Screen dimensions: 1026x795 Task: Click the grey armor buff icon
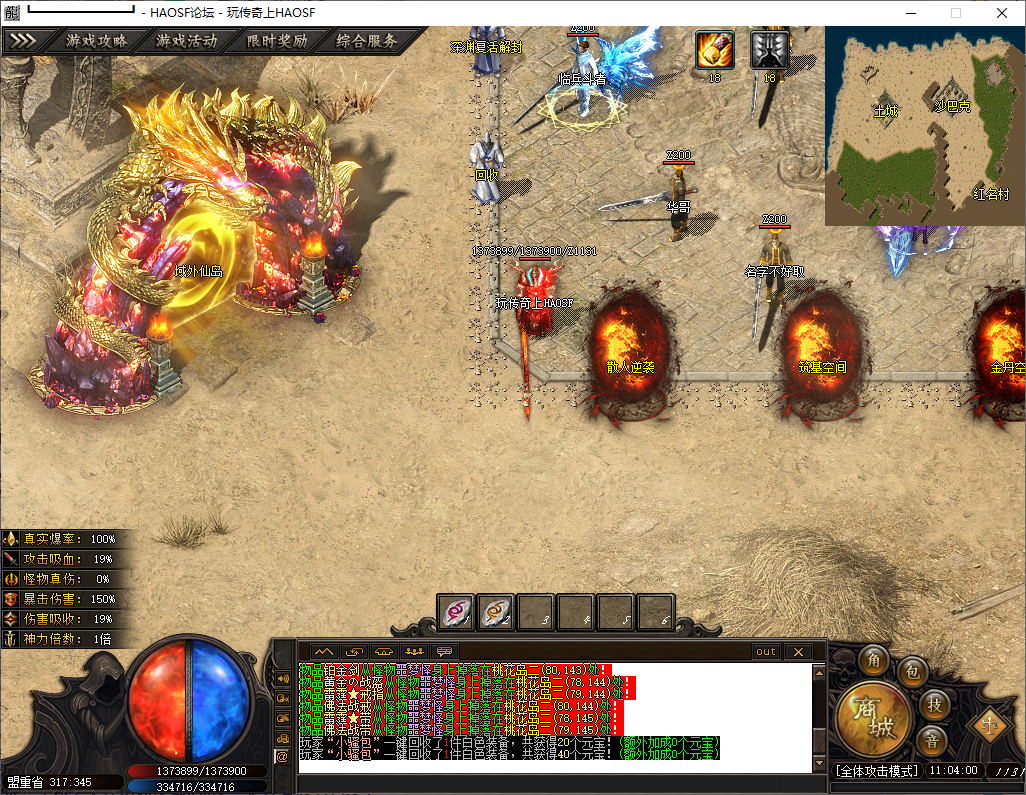(x=770, y=50)
